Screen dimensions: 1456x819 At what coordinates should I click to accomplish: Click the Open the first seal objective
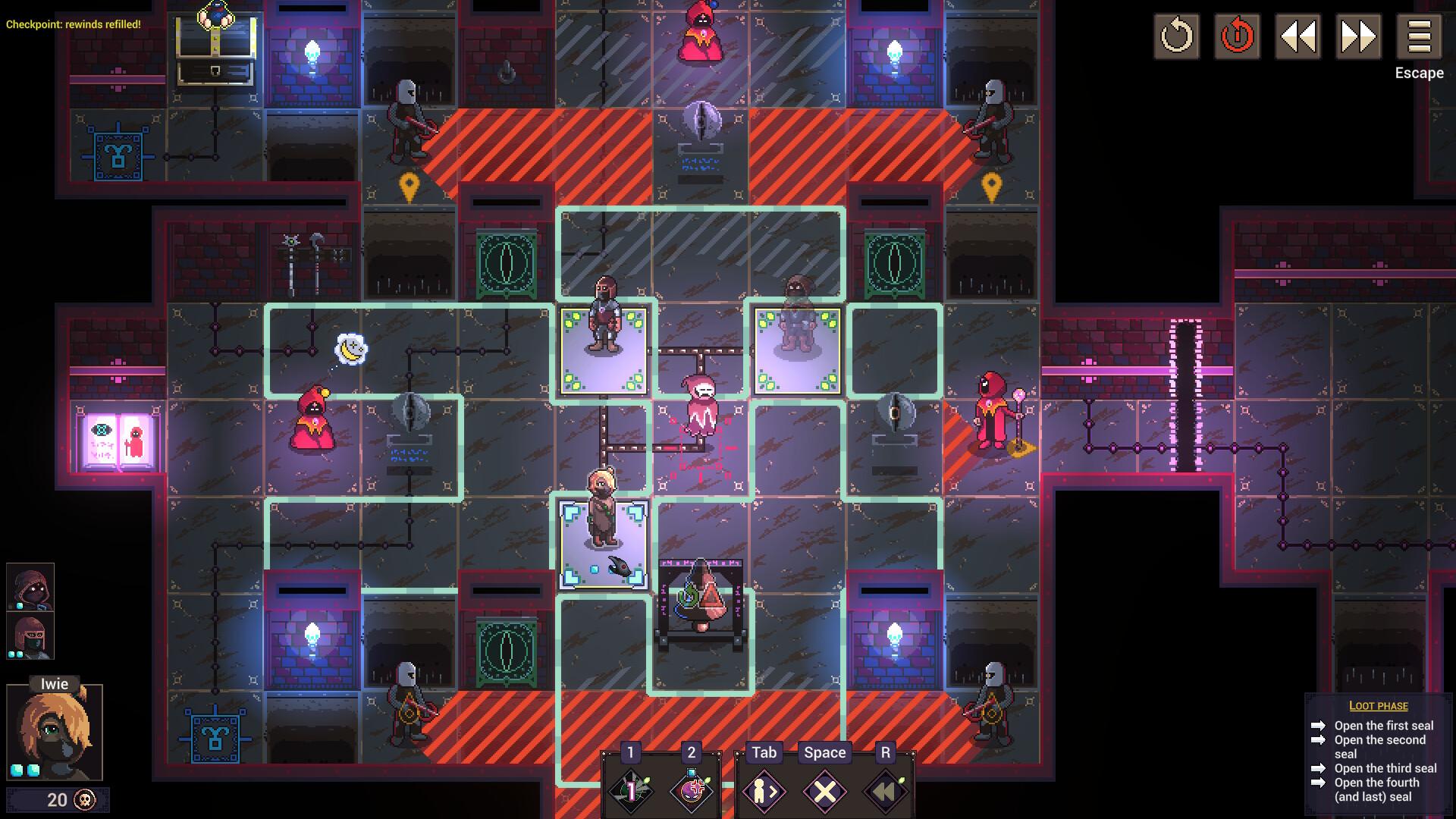(x=1377, y=725)
